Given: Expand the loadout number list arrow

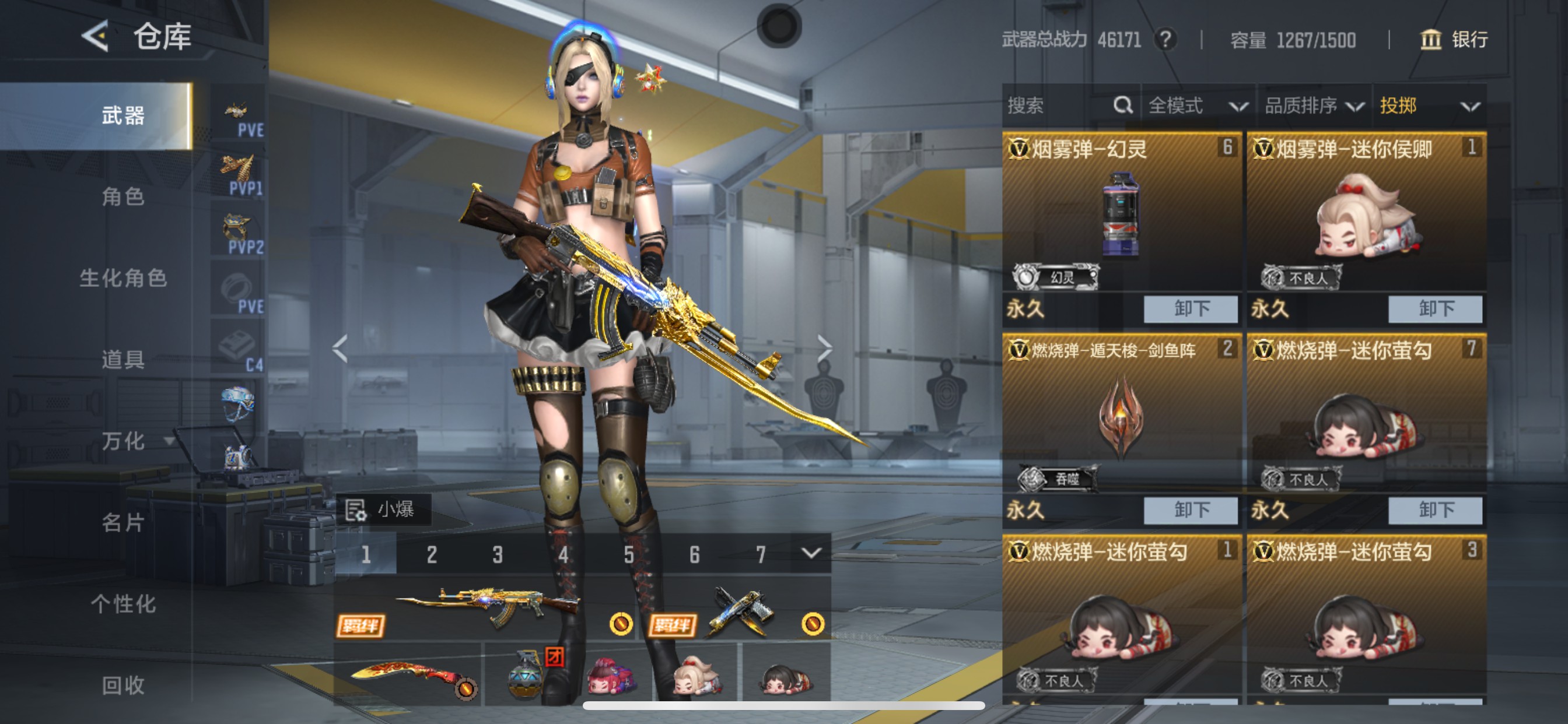Looking at the screenshot, I should 811,553.
